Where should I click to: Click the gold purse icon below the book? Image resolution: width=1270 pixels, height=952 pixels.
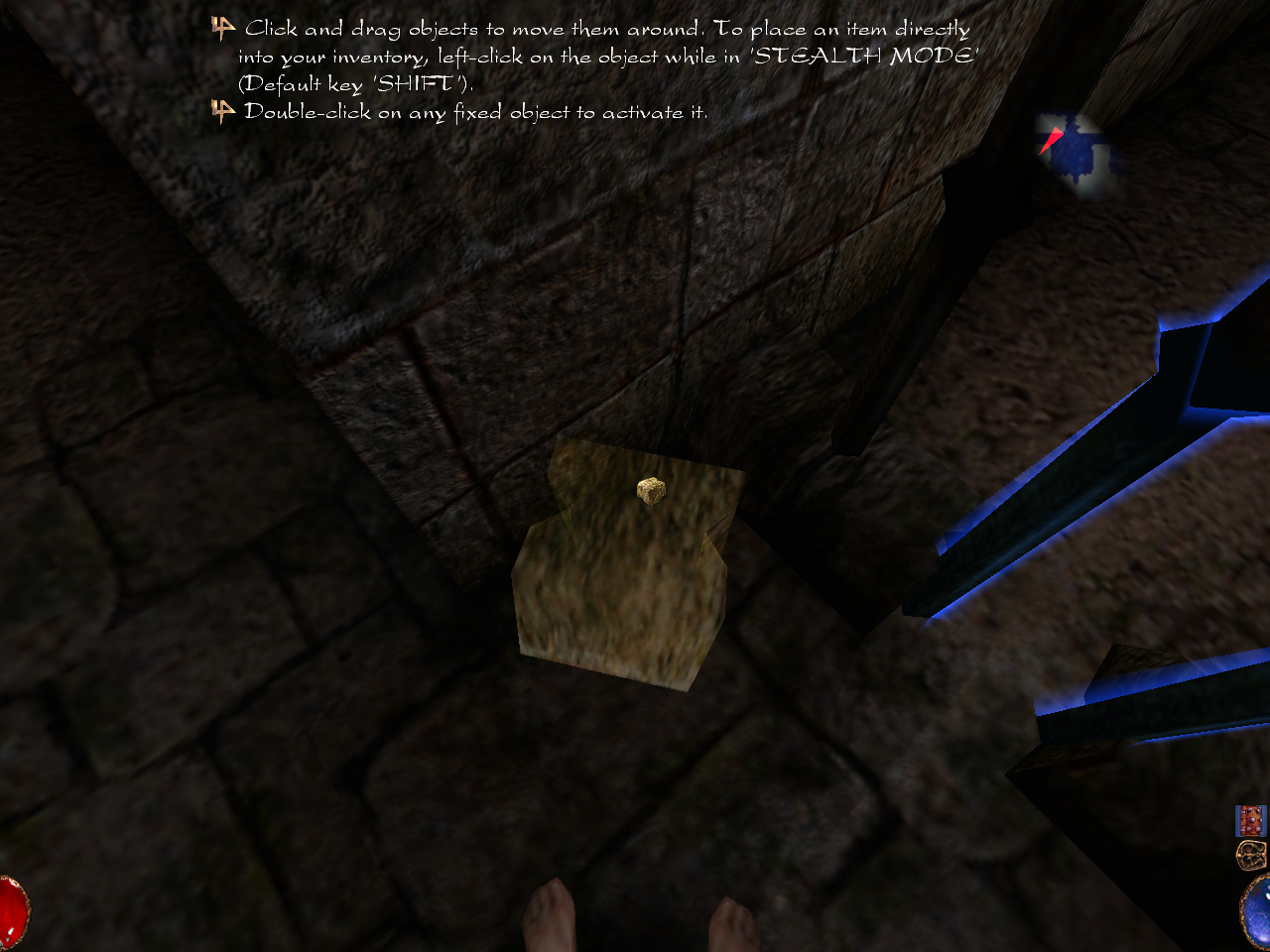1252,855
